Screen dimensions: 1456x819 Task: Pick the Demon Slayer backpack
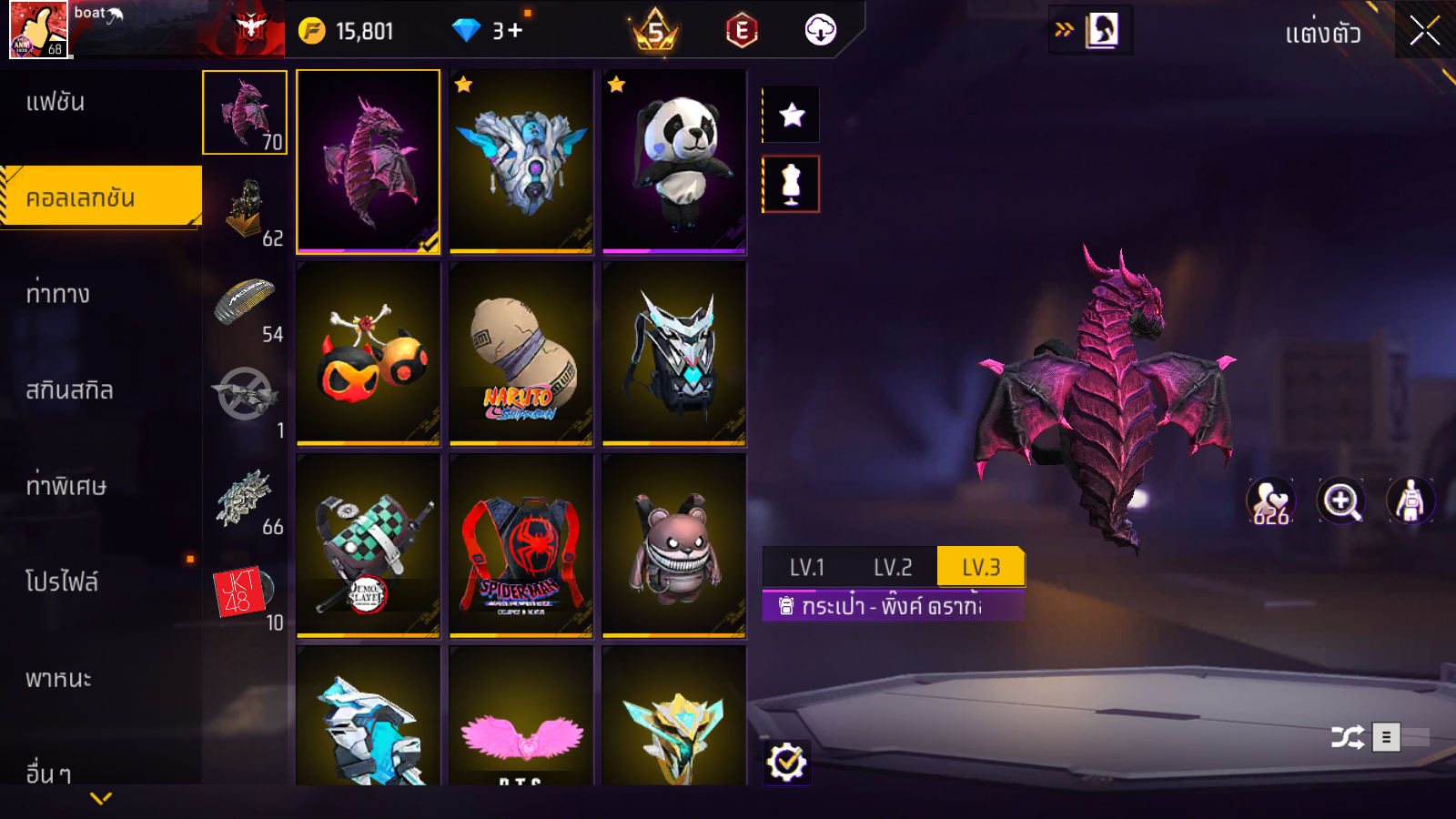tap(369, 546)
